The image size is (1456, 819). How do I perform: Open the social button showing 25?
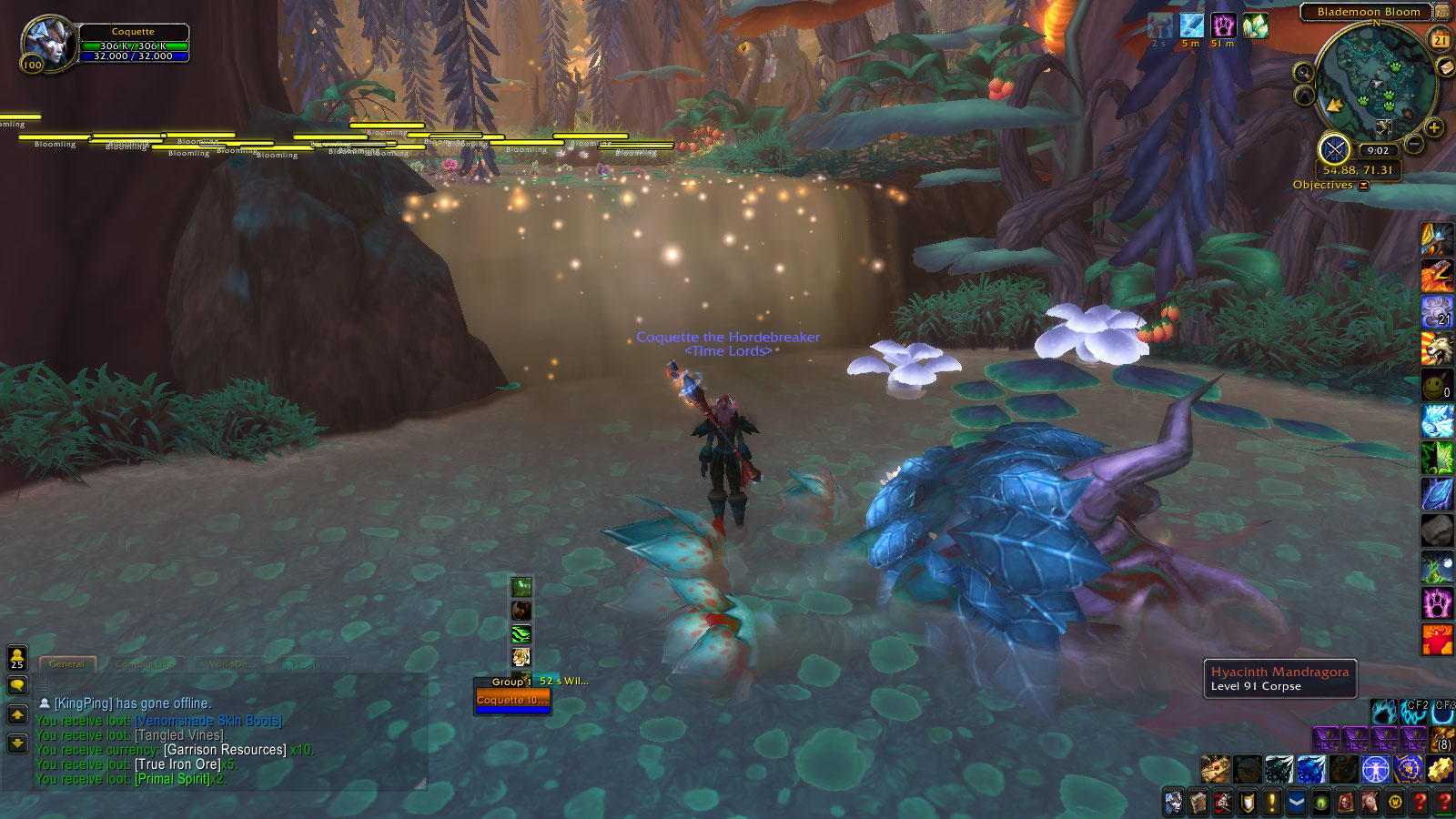tap(17, 658)
